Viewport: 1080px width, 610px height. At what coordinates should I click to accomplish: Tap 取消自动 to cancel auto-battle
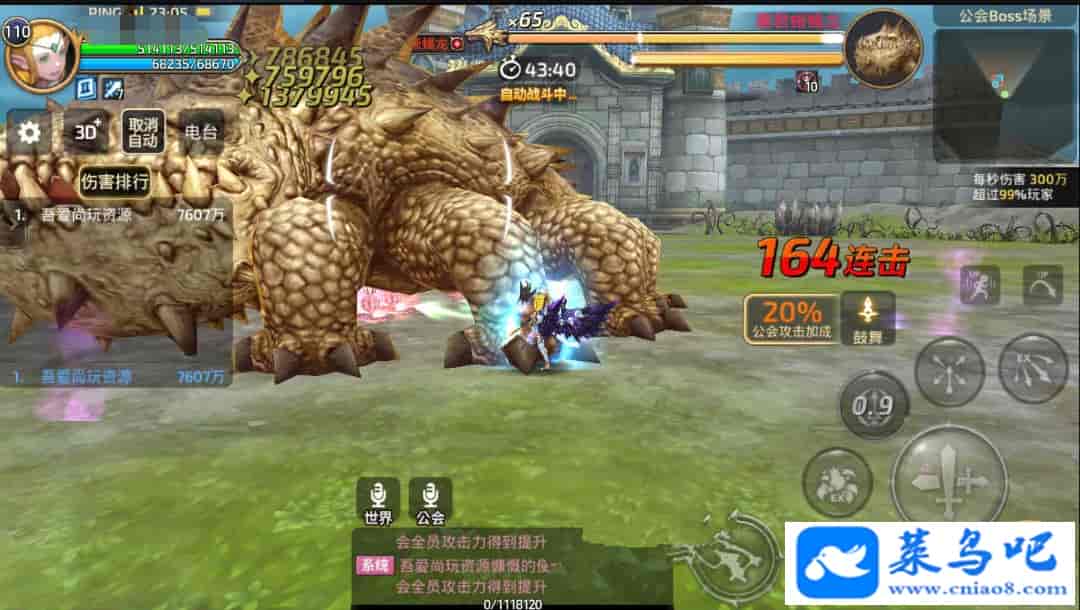pos(143,132)
